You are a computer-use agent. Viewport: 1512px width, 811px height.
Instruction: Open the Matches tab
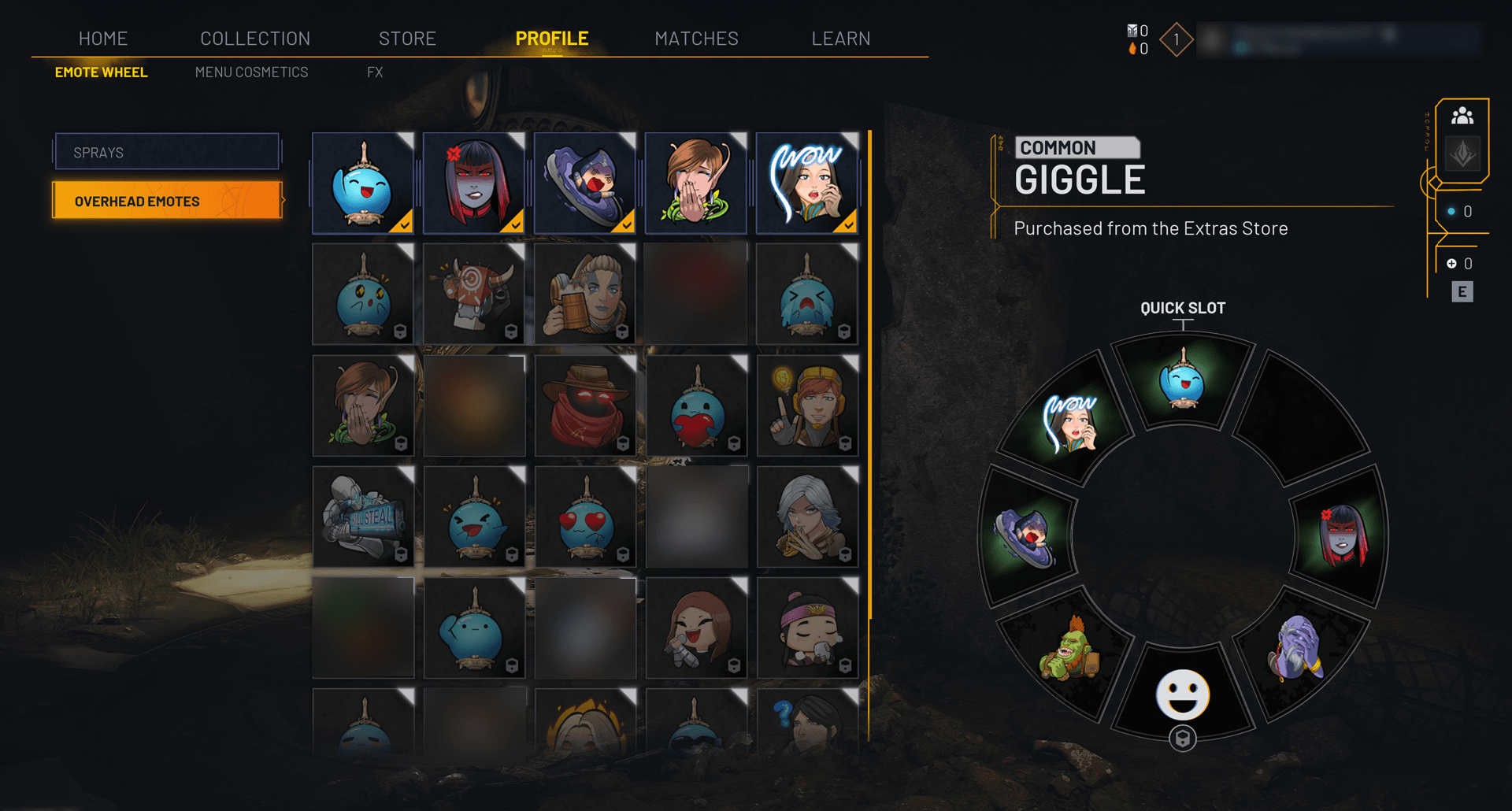click(x=696, y=39)
